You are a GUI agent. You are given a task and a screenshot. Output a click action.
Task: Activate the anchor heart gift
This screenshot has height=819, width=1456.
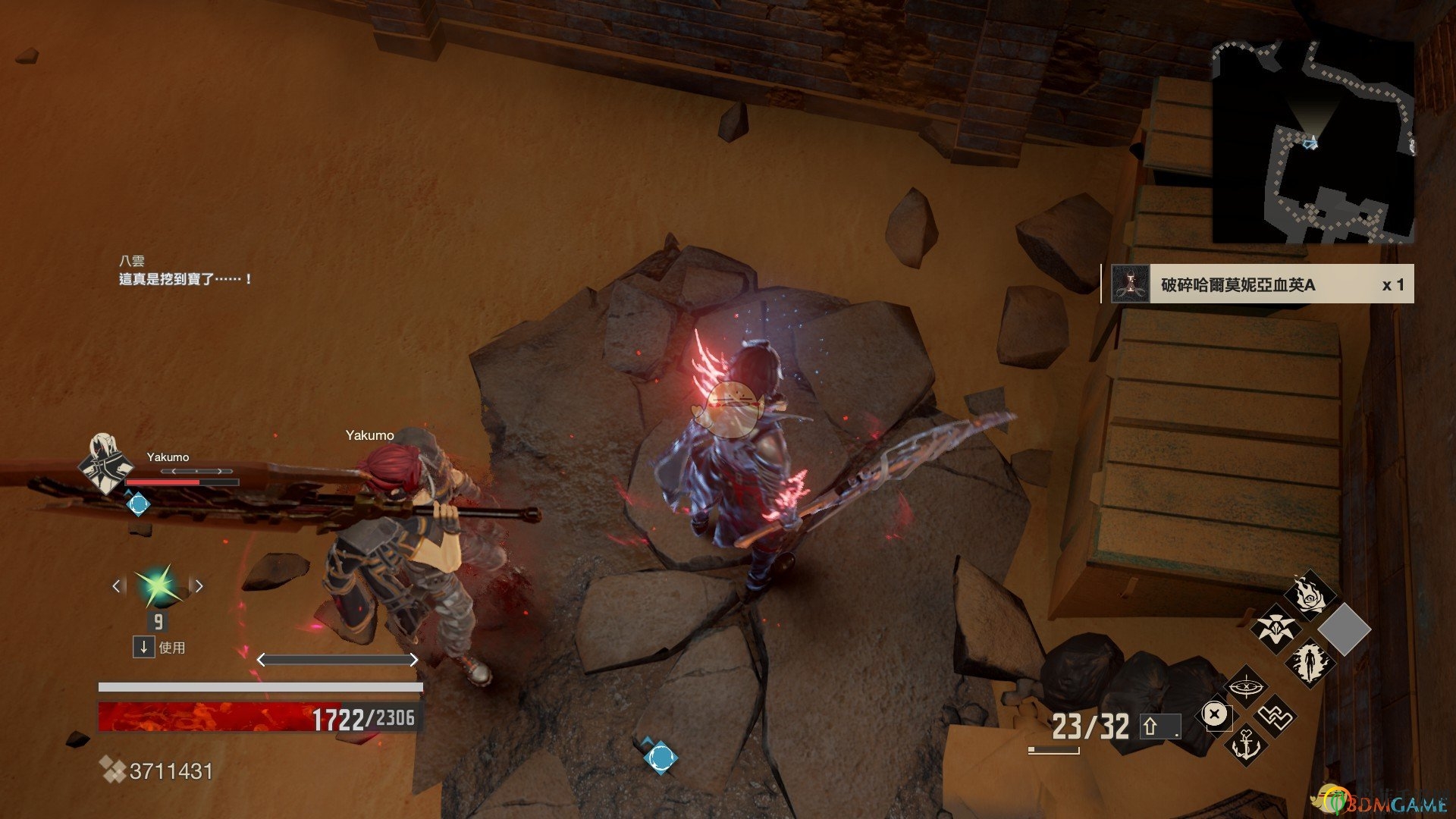(1246, 744)
